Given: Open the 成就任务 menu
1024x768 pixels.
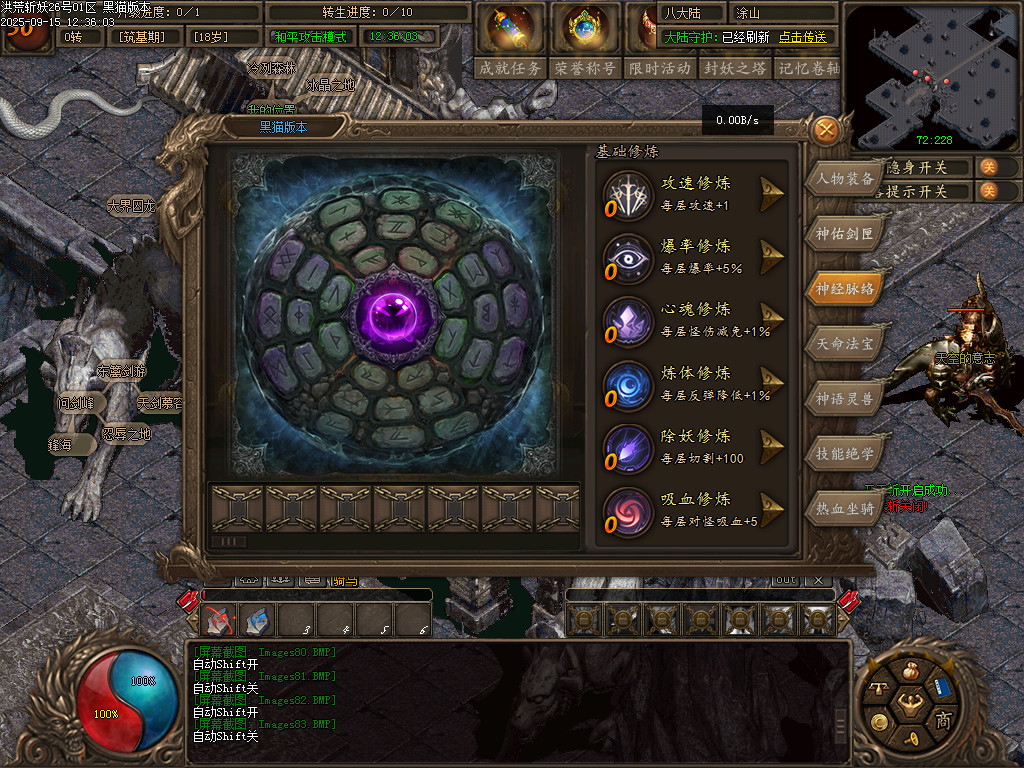Looking at the screenshot, I should tap(510, 68).
